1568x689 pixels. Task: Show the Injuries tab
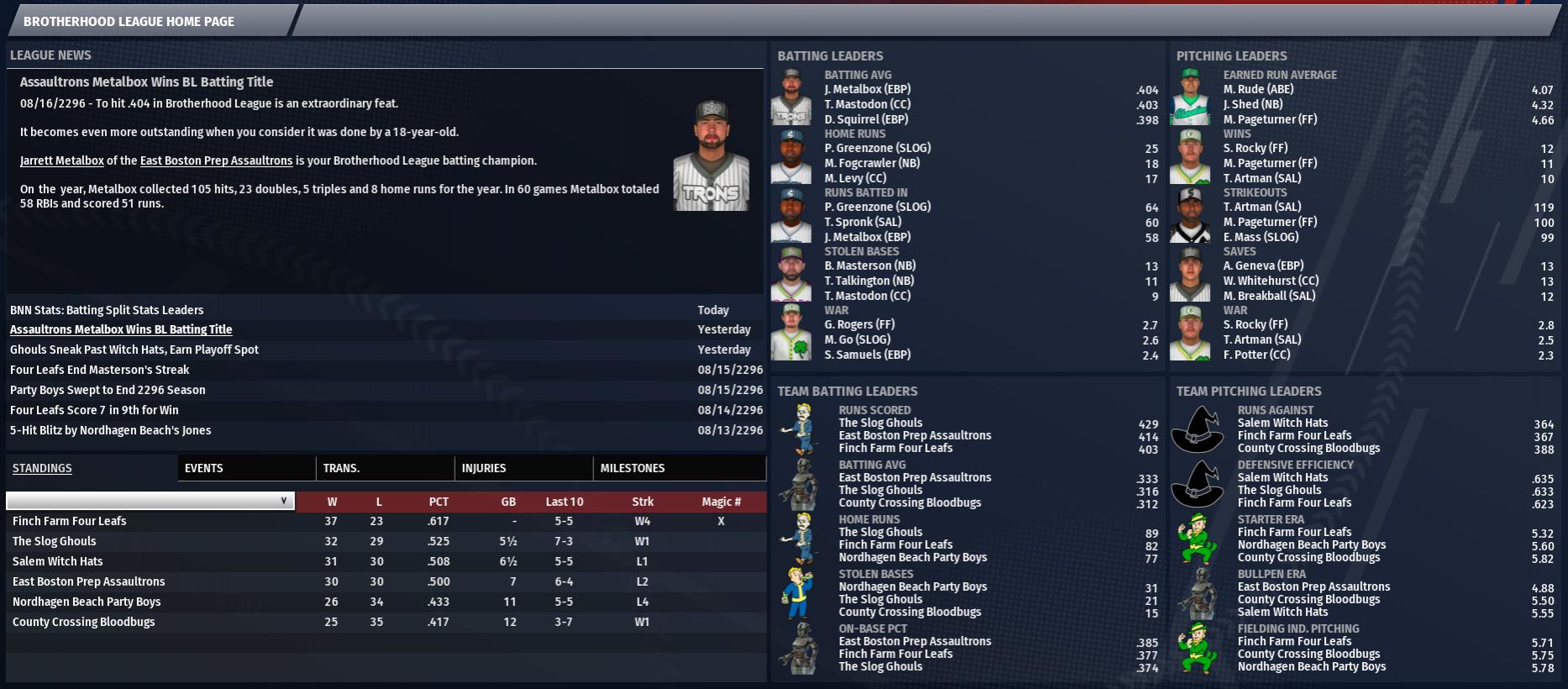(x=483, y=468)
